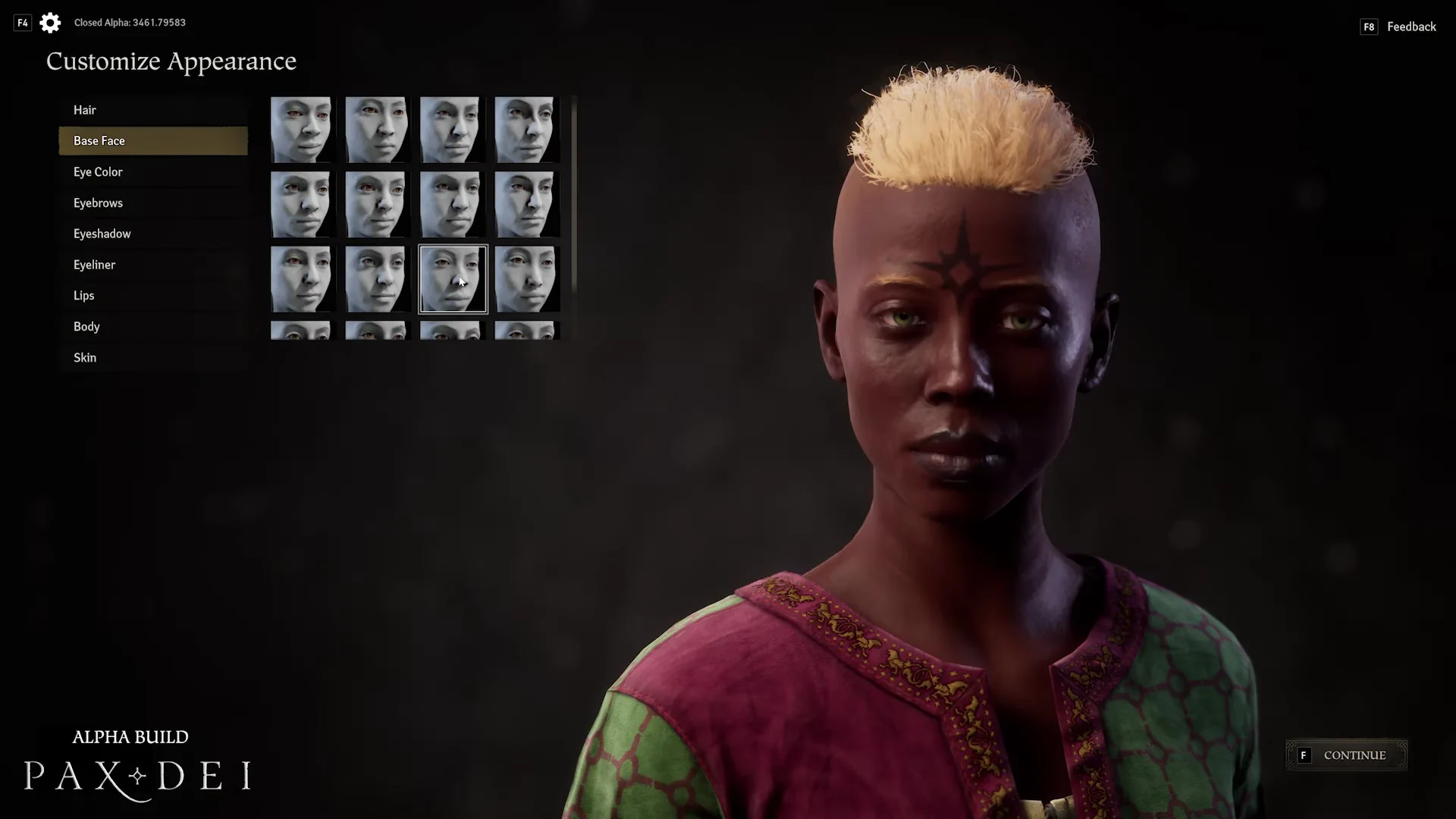The width and height of the screenshot is (1456, 819).
Task: Click the face grid scrollbar
Action: (574, 190)
